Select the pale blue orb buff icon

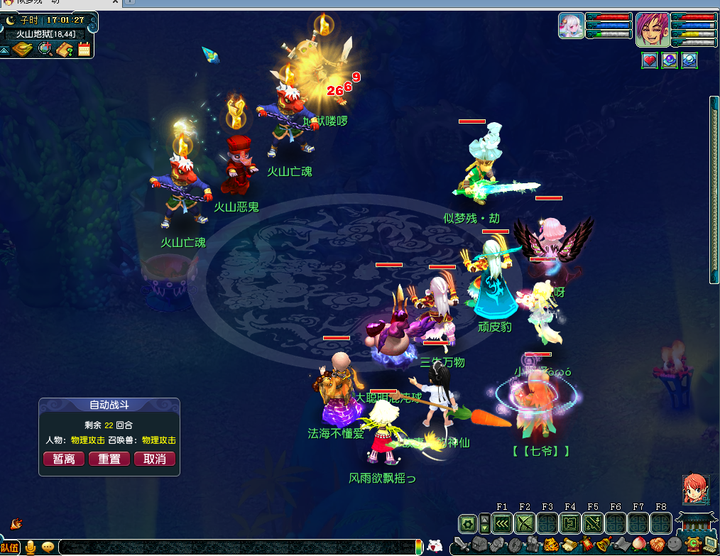point(689,60)
